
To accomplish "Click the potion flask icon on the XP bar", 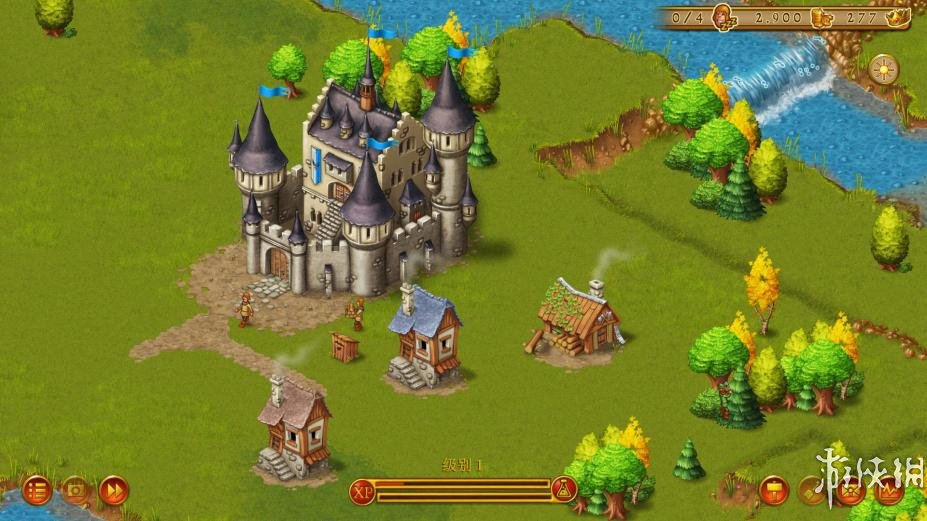I will pos(564,490).
